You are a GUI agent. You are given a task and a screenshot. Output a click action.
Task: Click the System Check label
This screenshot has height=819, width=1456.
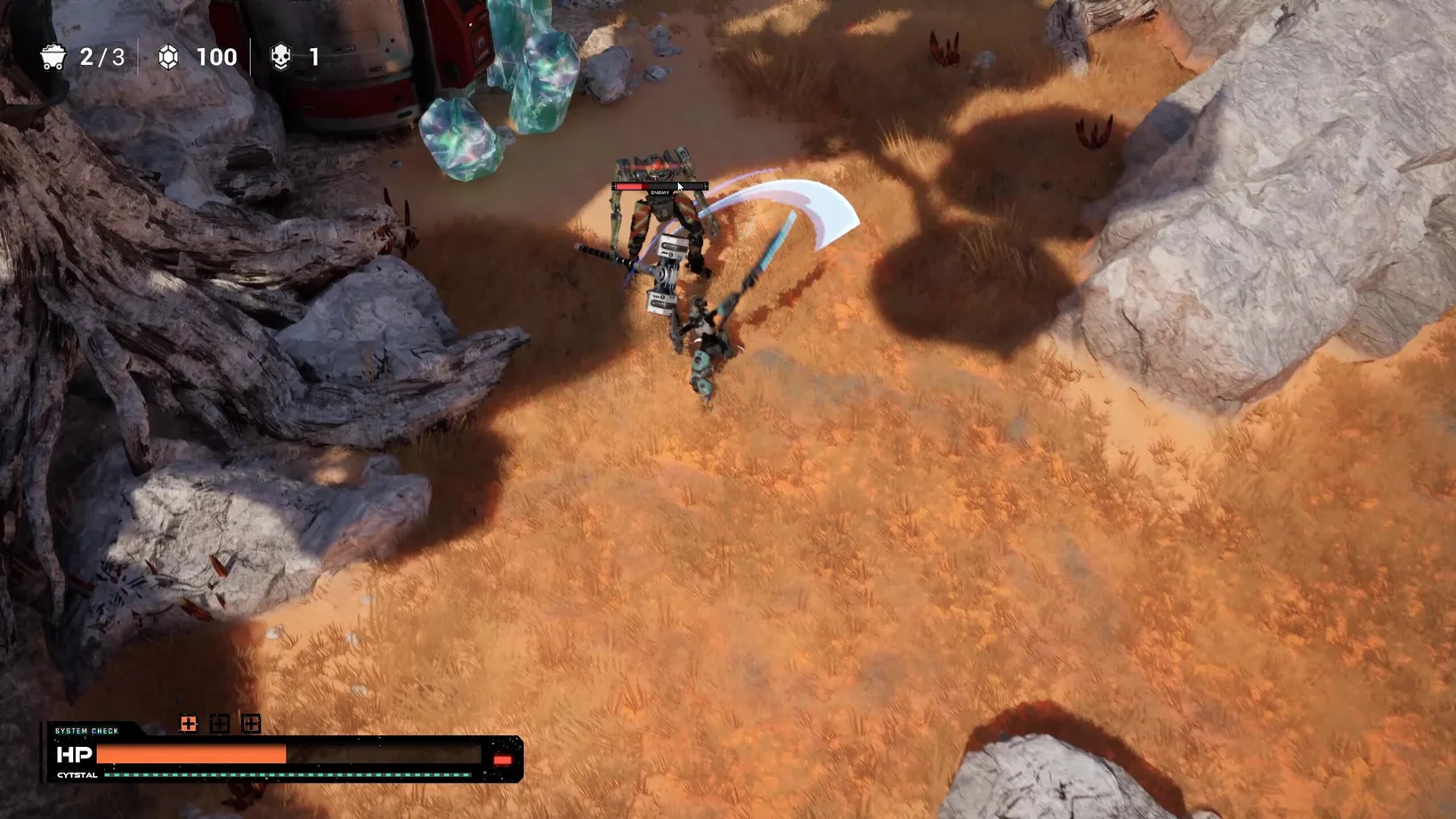point(86,731)
